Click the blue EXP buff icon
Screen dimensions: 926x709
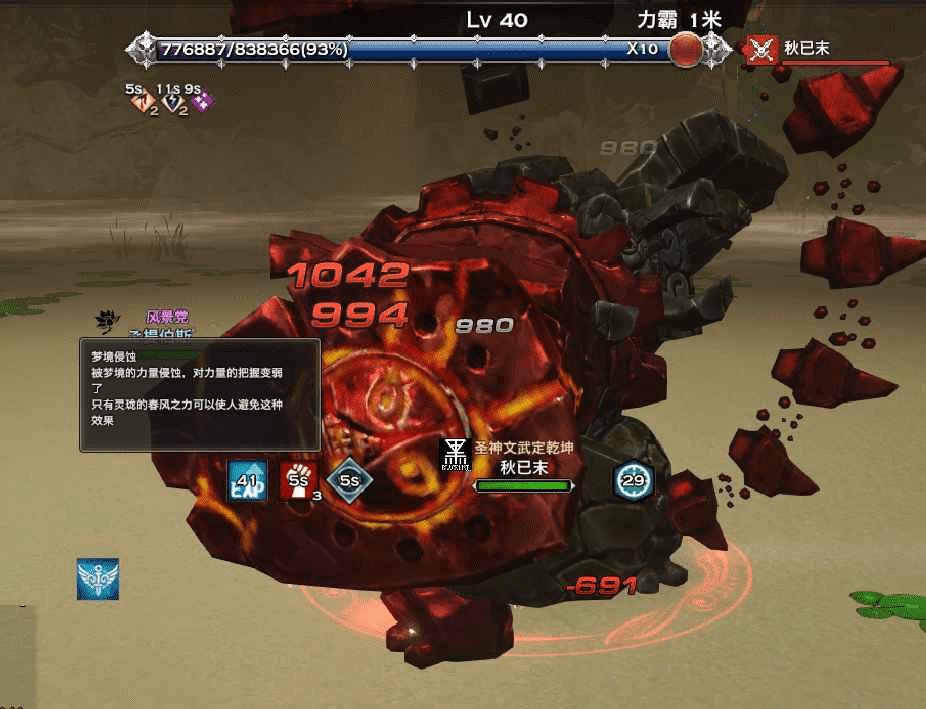(247, 480)
